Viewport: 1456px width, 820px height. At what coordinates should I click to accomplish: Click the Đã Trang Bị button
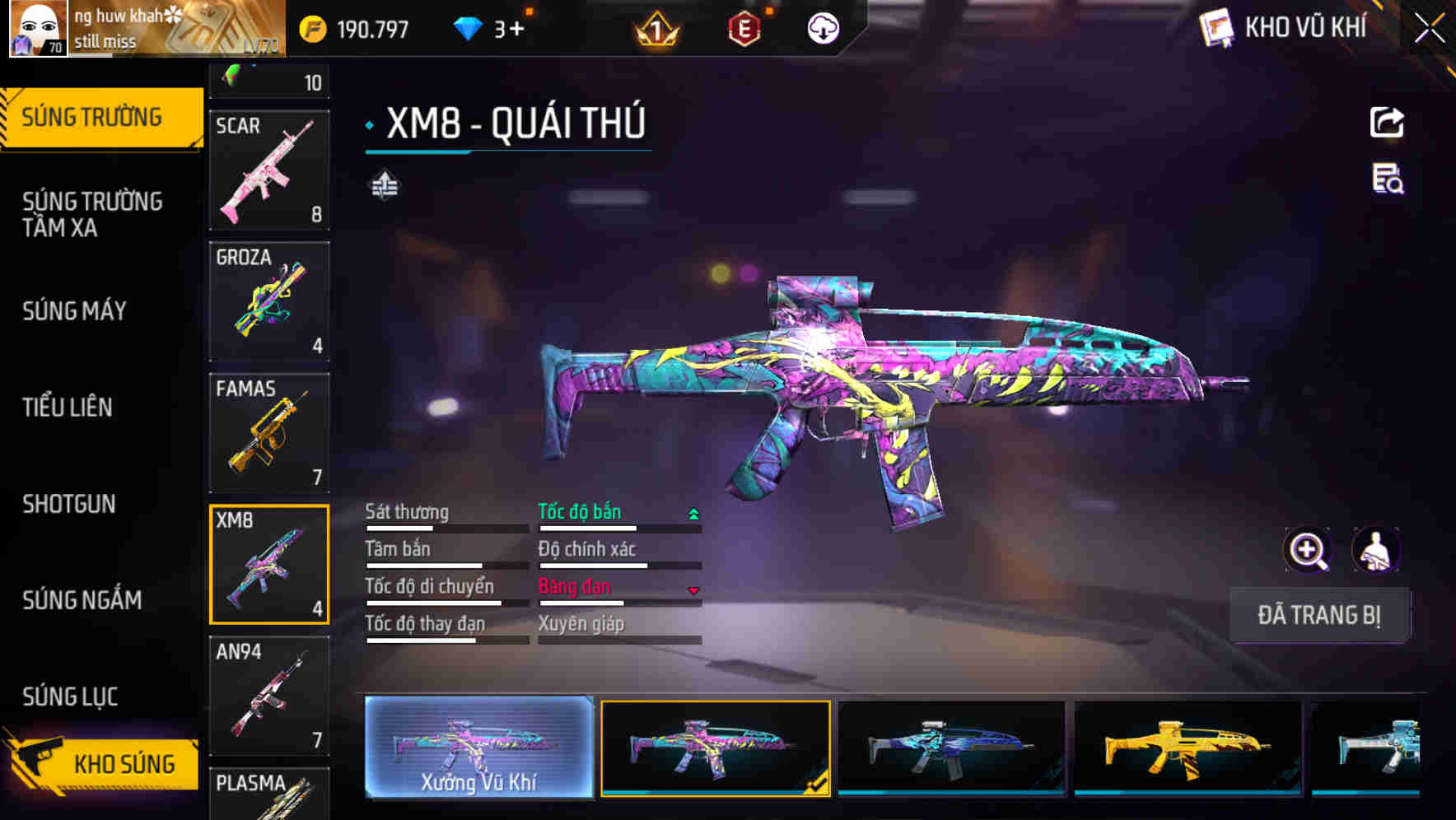pyautogui.click(x=1319, y=615)
